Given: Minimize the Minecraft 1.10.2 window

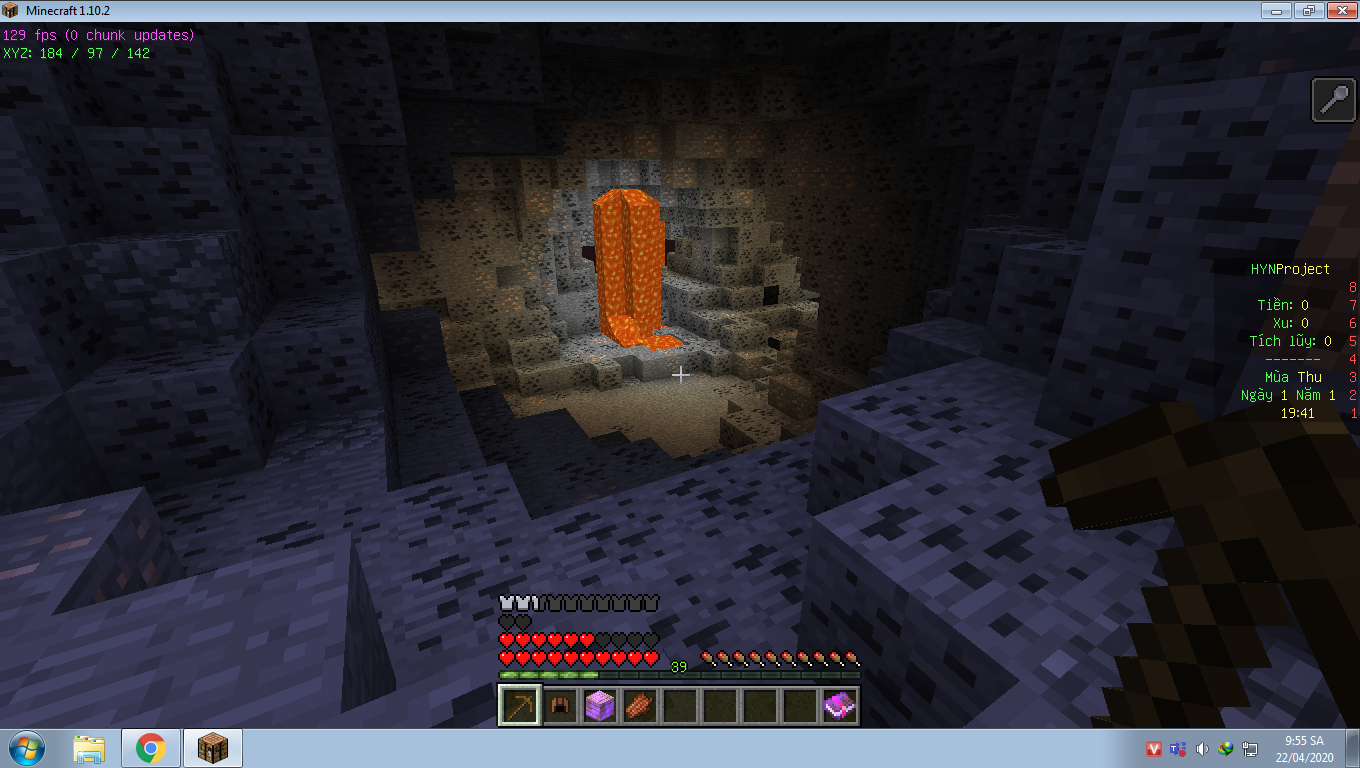Looking at the screenshot, I should click(x=1275, y=10).
